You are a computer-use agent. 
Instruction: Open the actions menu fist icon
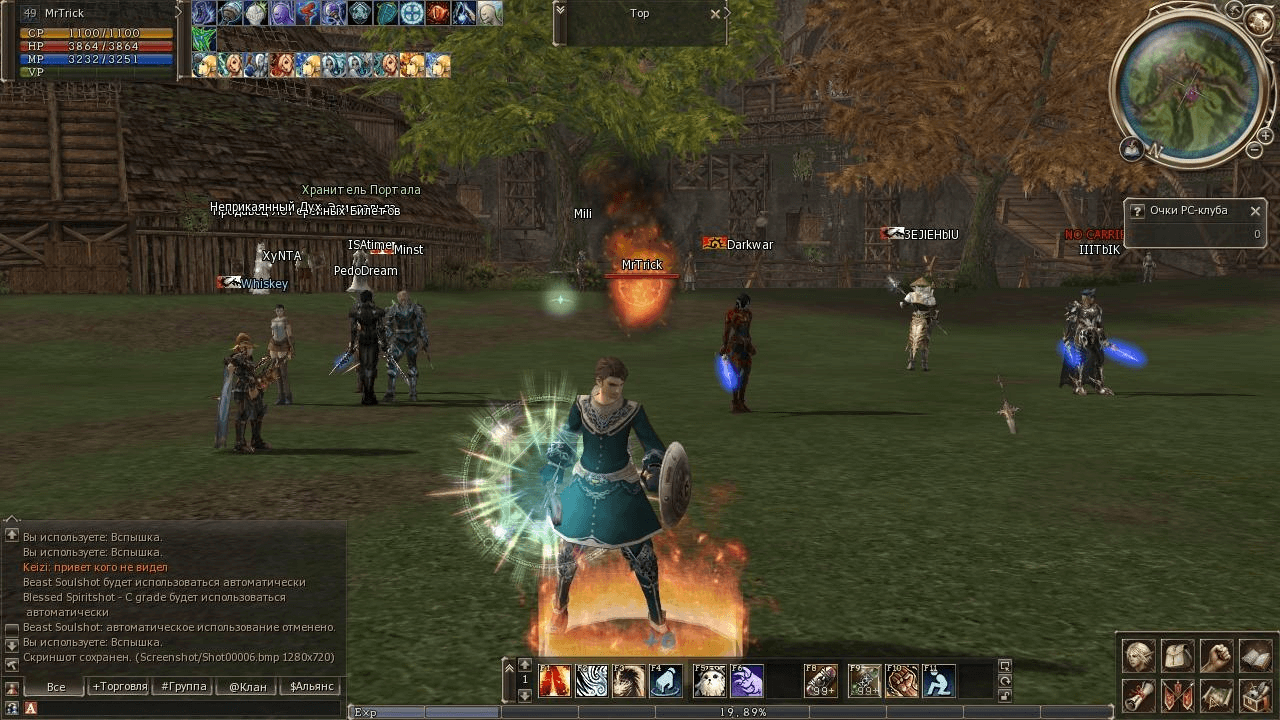click(1216, 656)
